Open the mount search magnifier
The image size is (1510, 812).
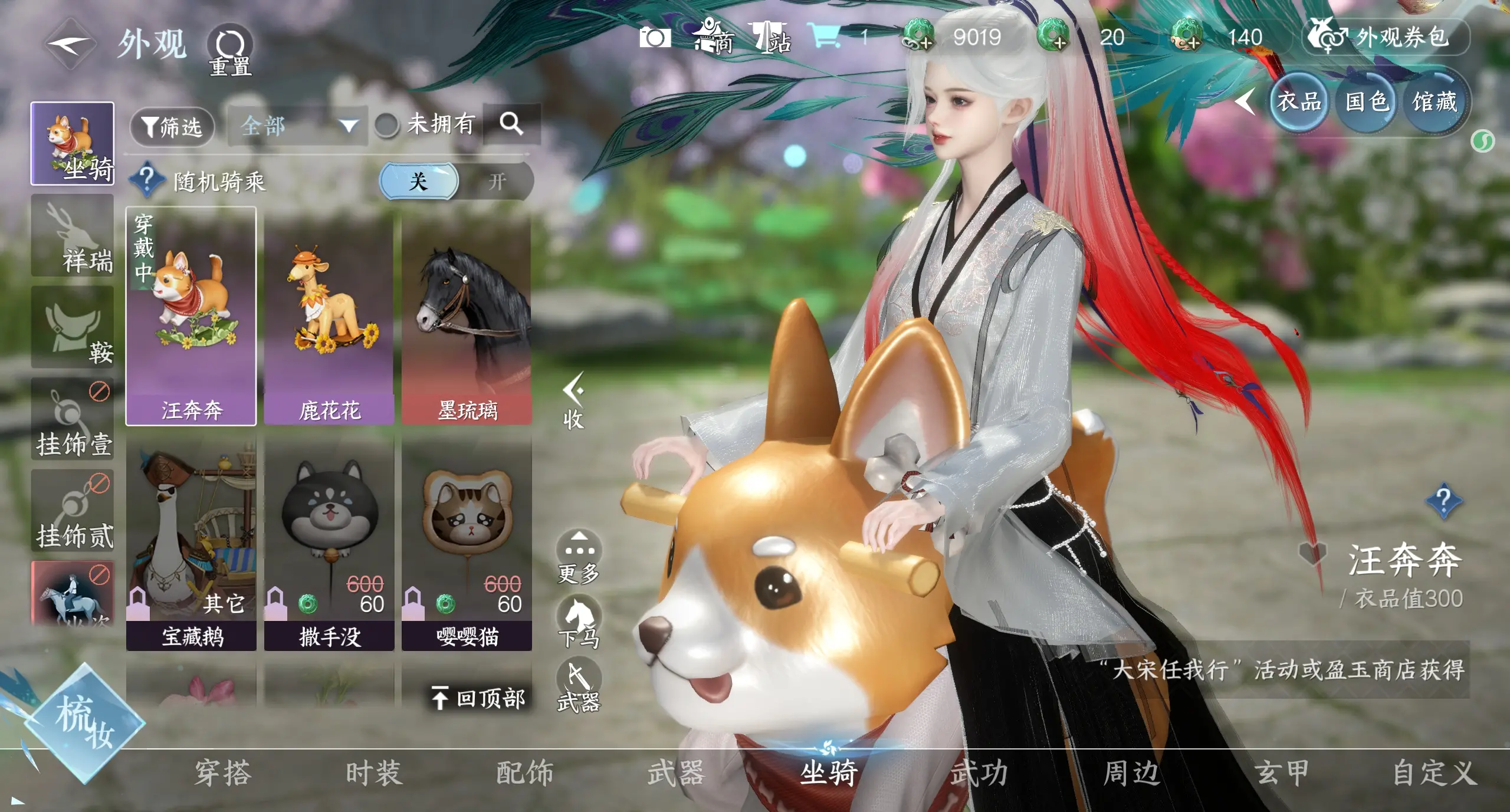[511, 124]
